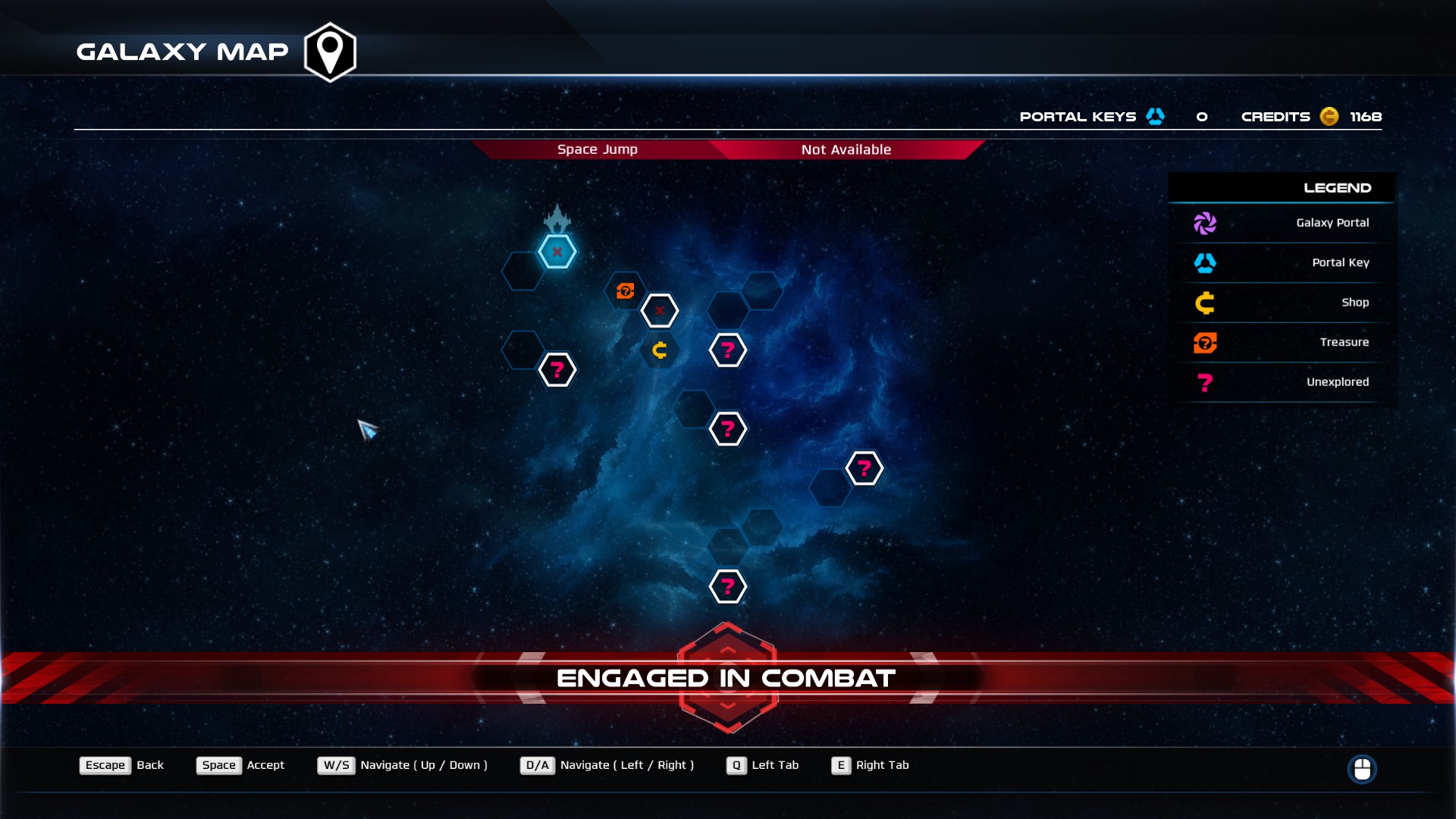1456x819 pixels.
Task: Click the Treasure icon in the legend
Action: [1206, 343]
